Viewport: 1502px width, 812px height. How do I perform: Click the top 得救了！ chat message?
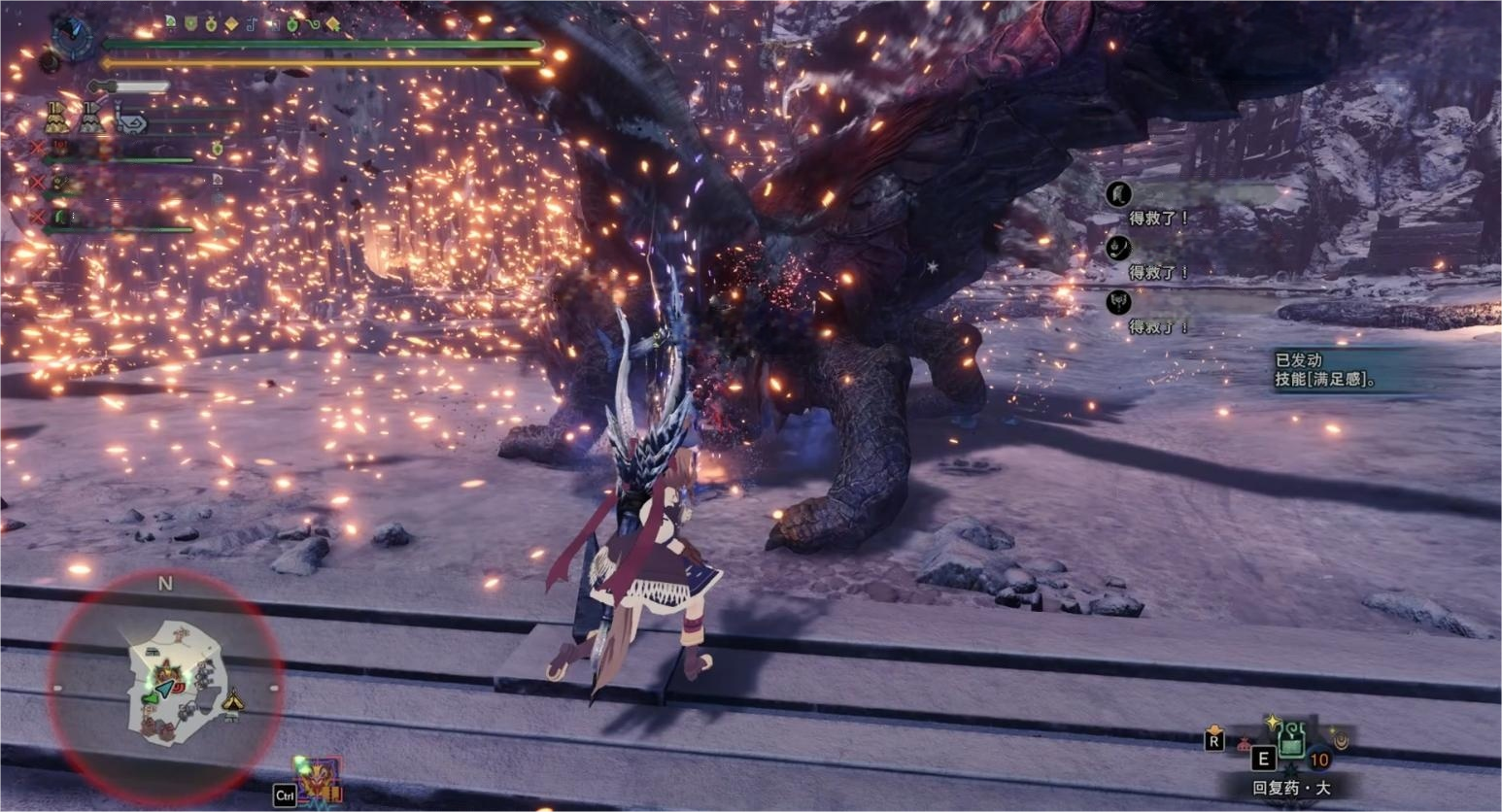click(x=1158, y=218)
